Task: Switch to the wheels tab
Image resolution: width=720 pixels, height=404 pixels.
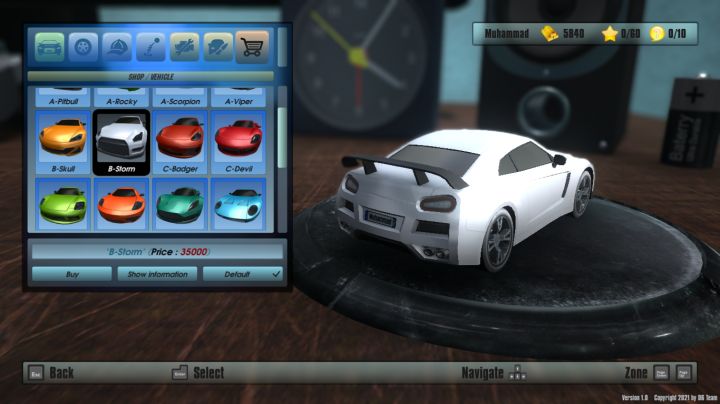Action: point(83,47)
